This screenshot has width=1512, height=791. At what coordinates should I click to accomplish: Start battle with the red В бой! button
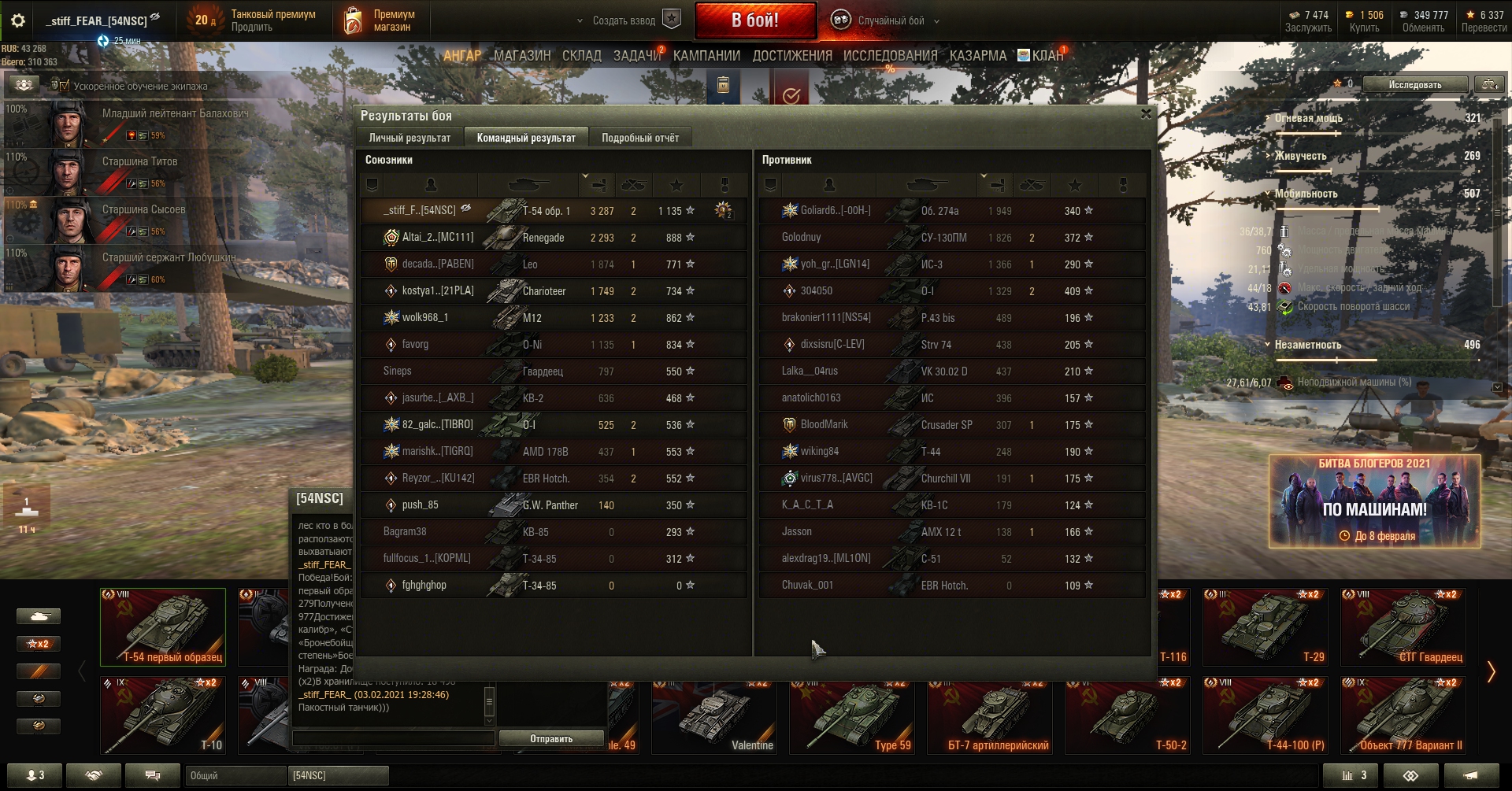pos(754,20)
